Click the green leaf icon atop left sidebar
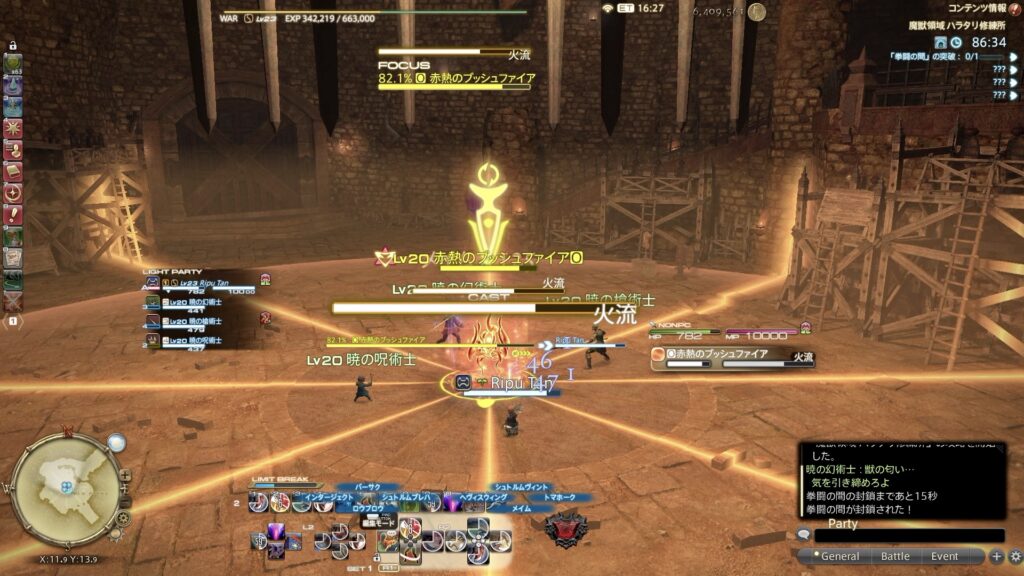This screenshot has height=576, width=1024. coord(13,63)
